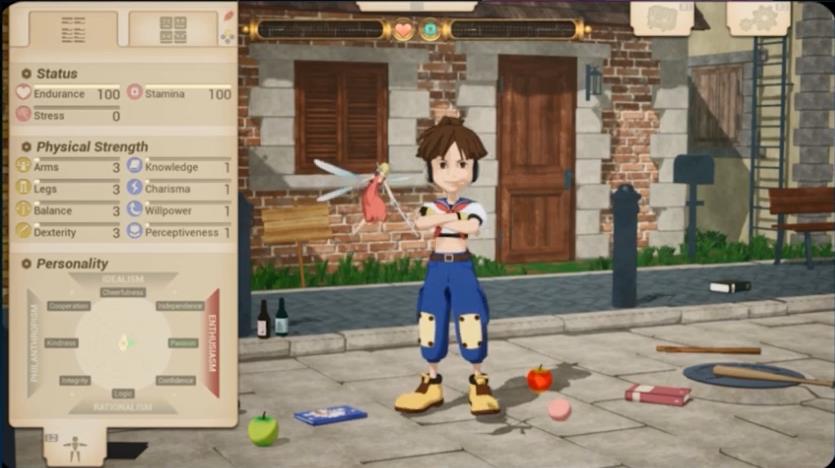Select the Rationalism personality segment

click(123, 407)
